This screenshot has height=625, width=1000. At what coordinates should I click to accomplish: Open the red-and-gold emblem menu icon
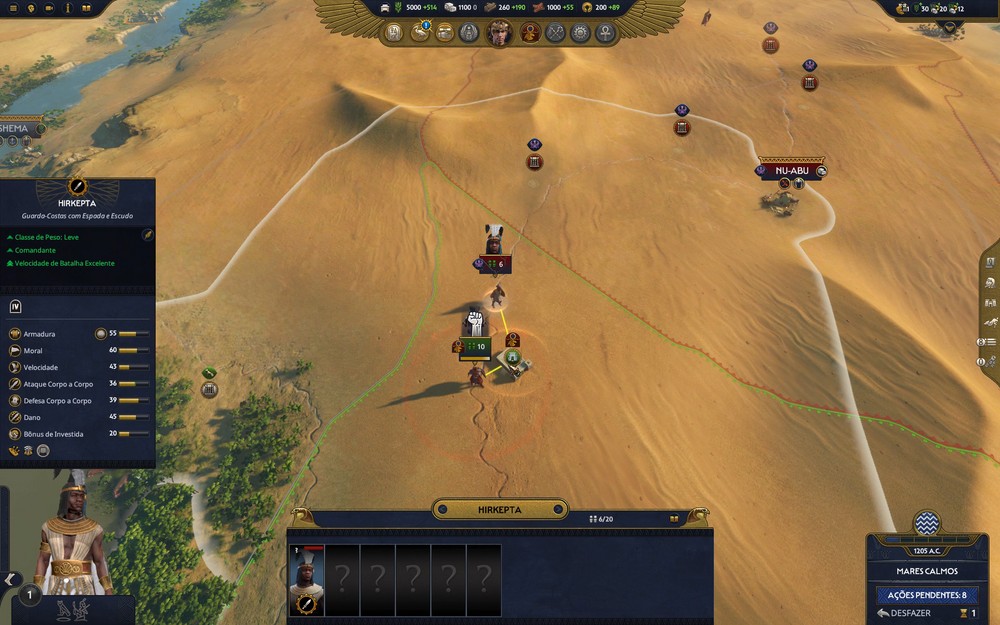(x=530, y=33)
